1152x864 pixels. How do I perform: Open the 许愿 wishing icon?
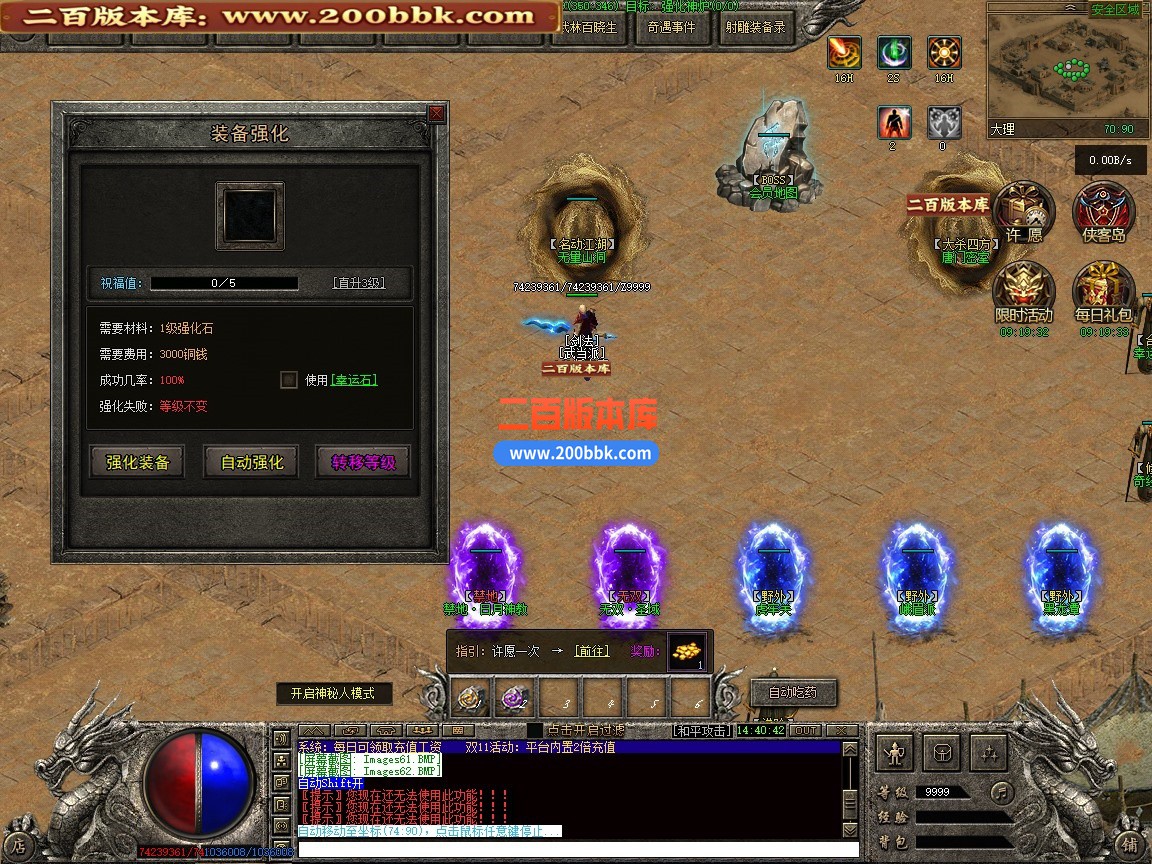point(1024,212)
